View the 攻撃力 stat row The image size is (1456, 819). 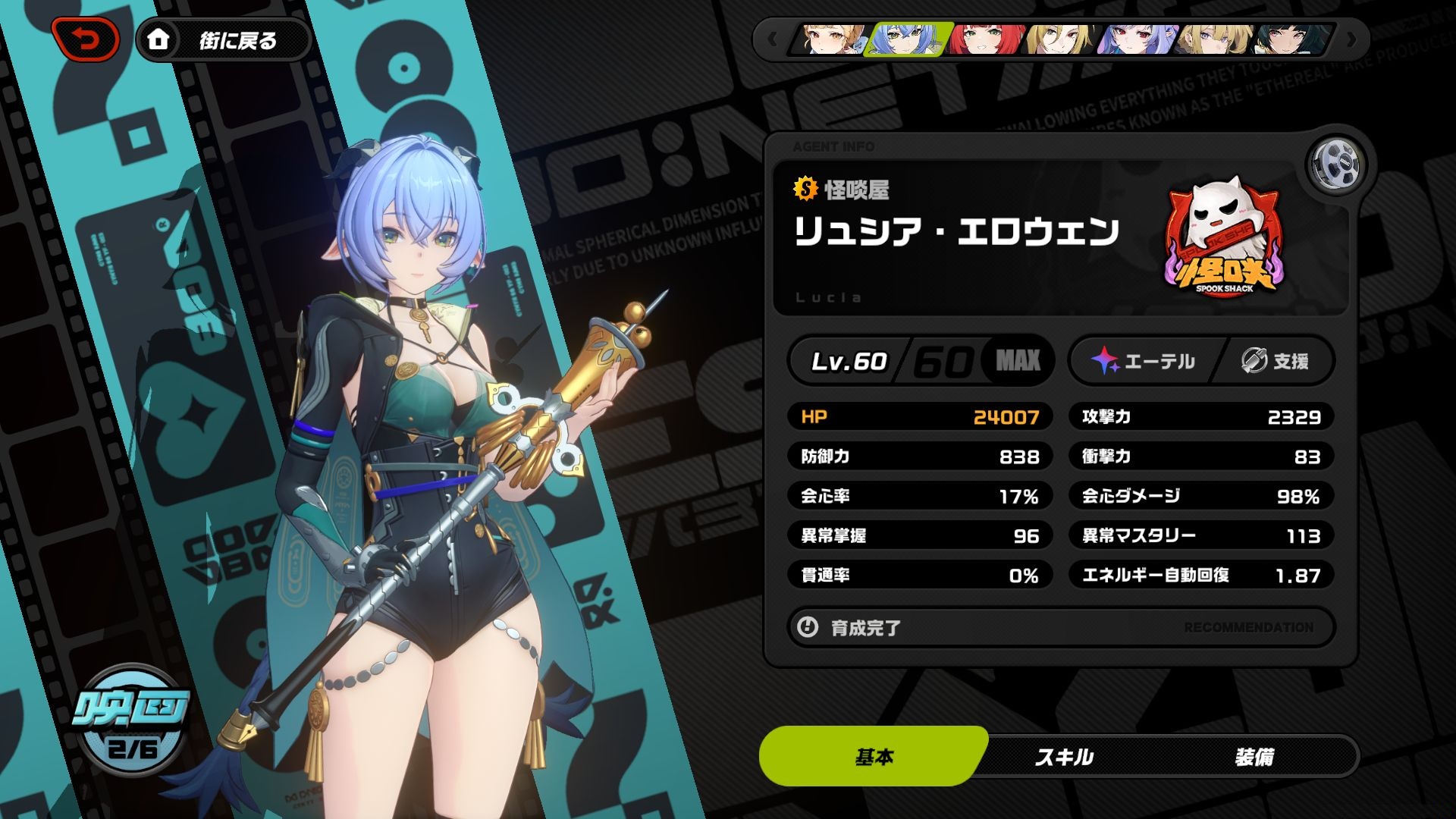pos(1201,416)
